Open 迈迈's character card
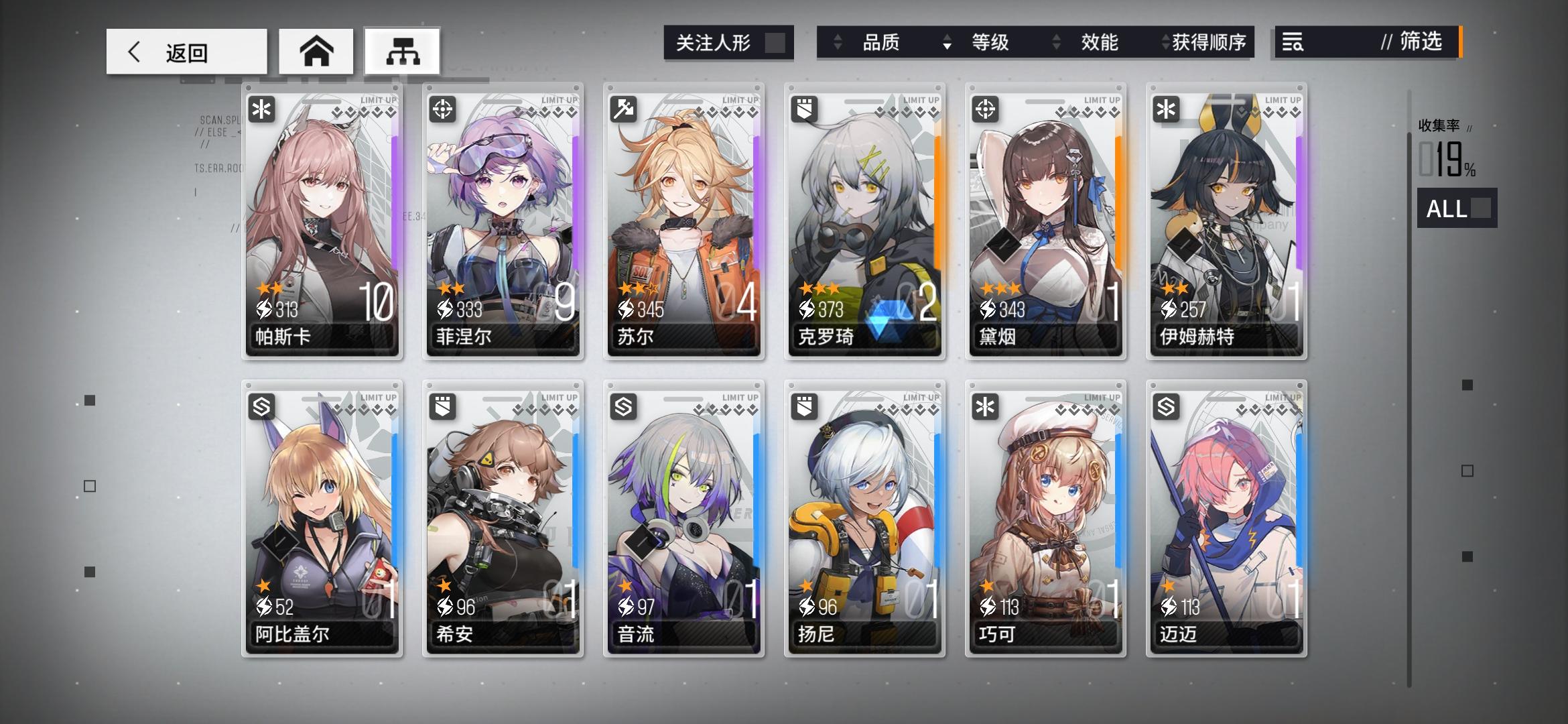This screenshot has height=724, width=1568. coord(1226,516)
